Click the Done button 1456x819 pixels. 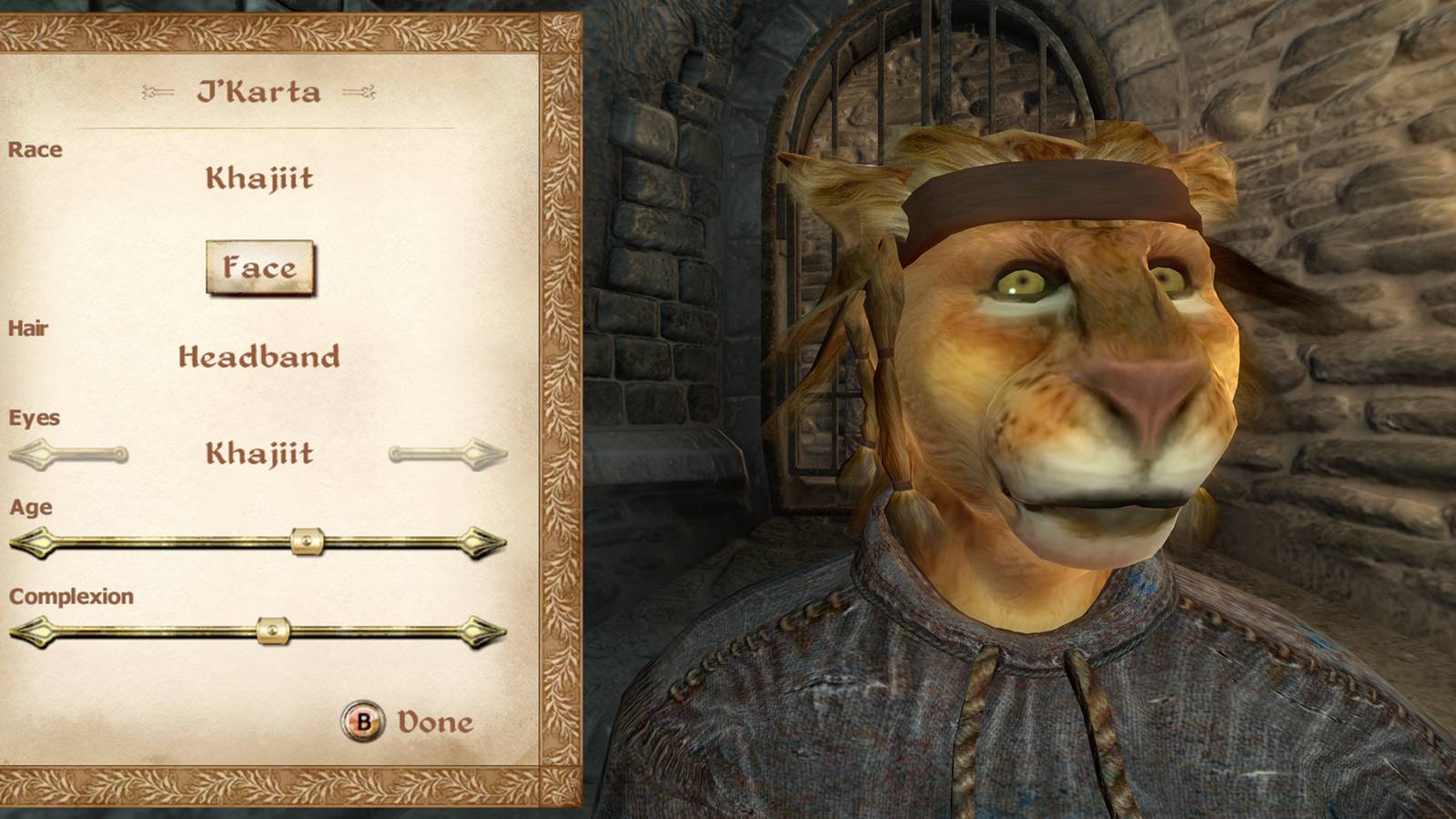408,723
